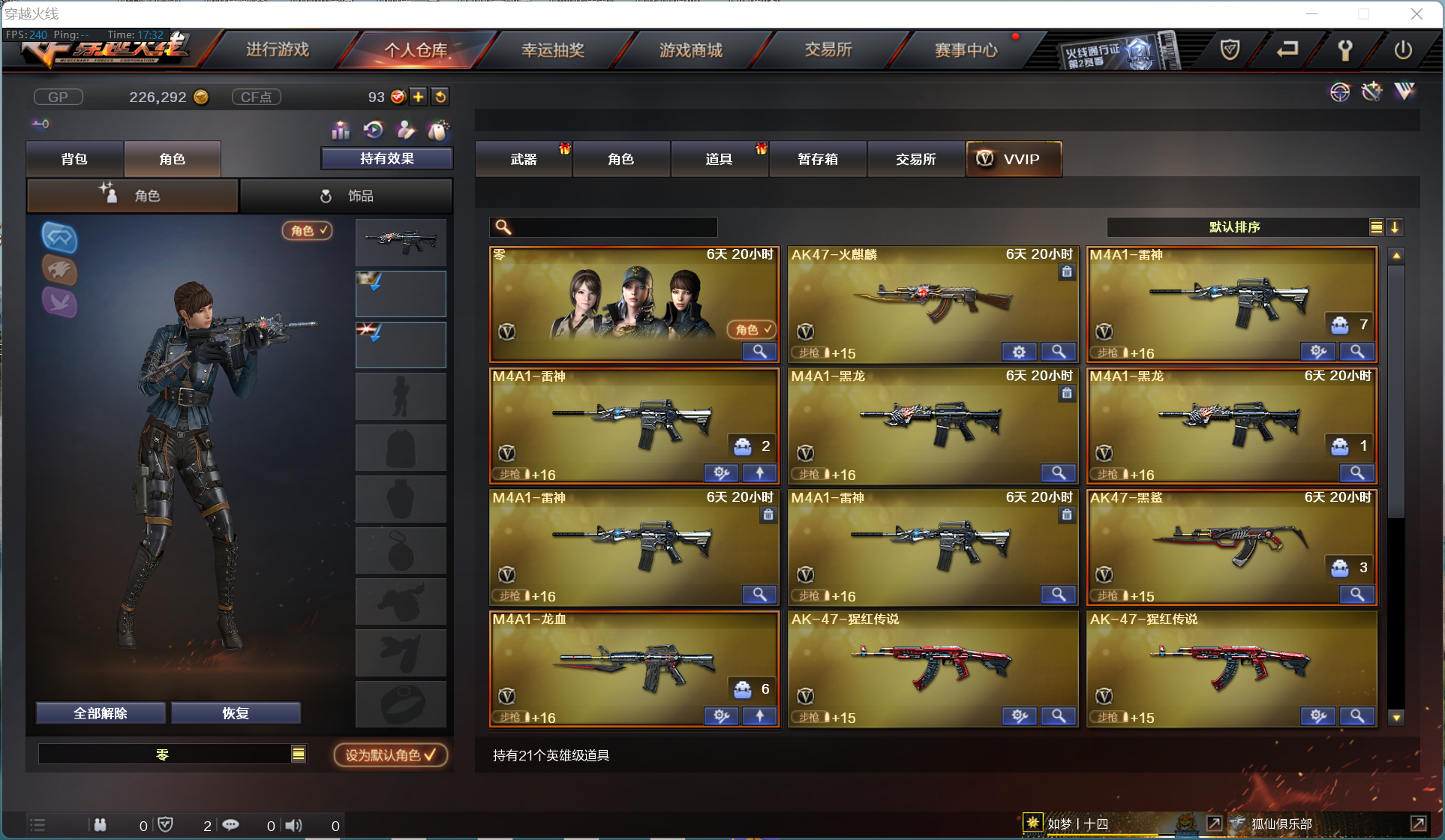The width and height of the screenshot is (1445, 840).
Task: Expand the character name selector showing 零
Action: coord(299,754)
